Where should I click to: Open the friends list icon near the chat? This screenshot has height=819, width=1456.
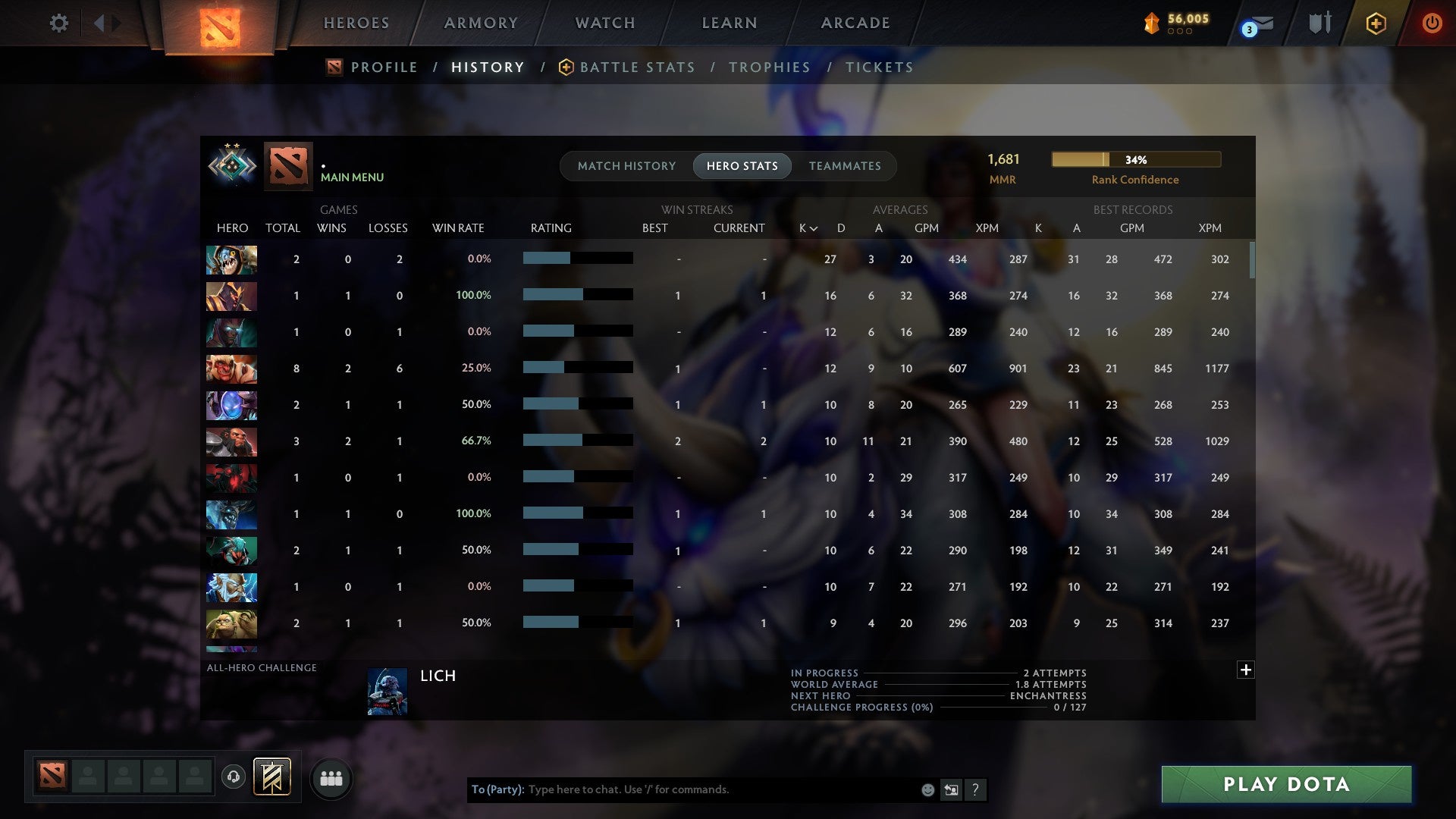[x=331, y=778]
